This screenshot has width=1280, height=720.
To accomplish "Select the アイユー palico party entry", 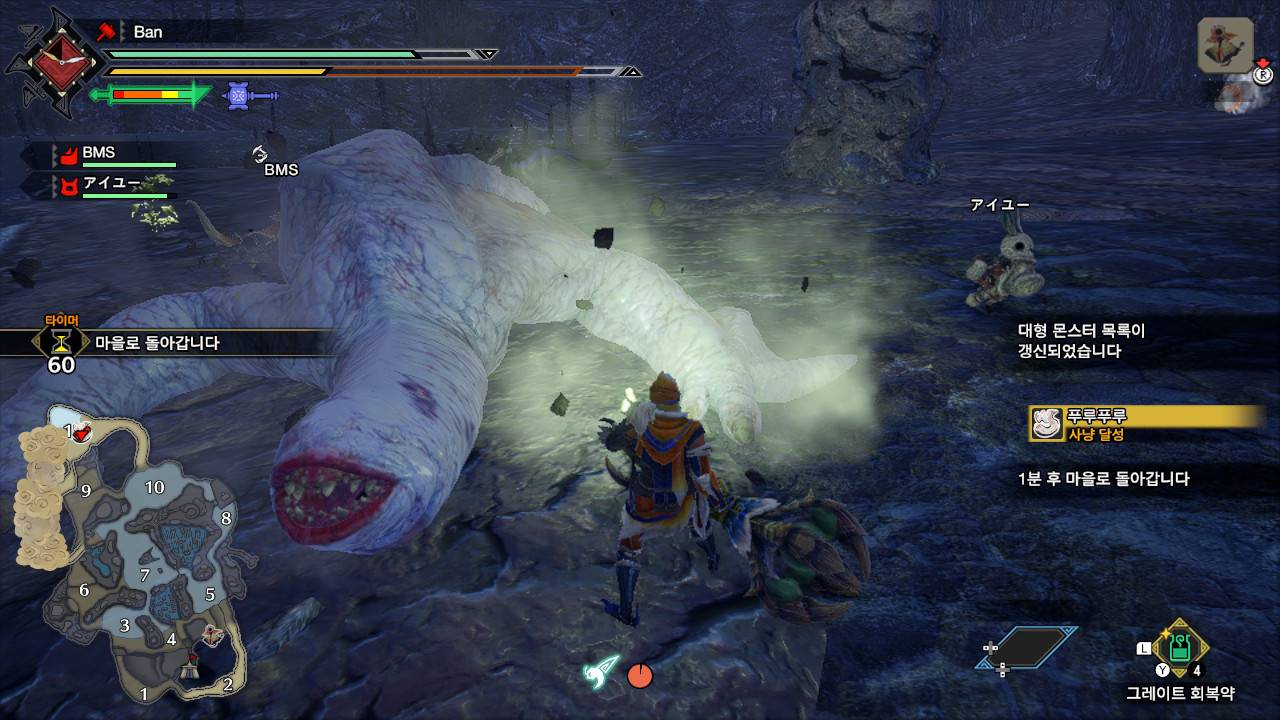I will [x=110, y=183].
